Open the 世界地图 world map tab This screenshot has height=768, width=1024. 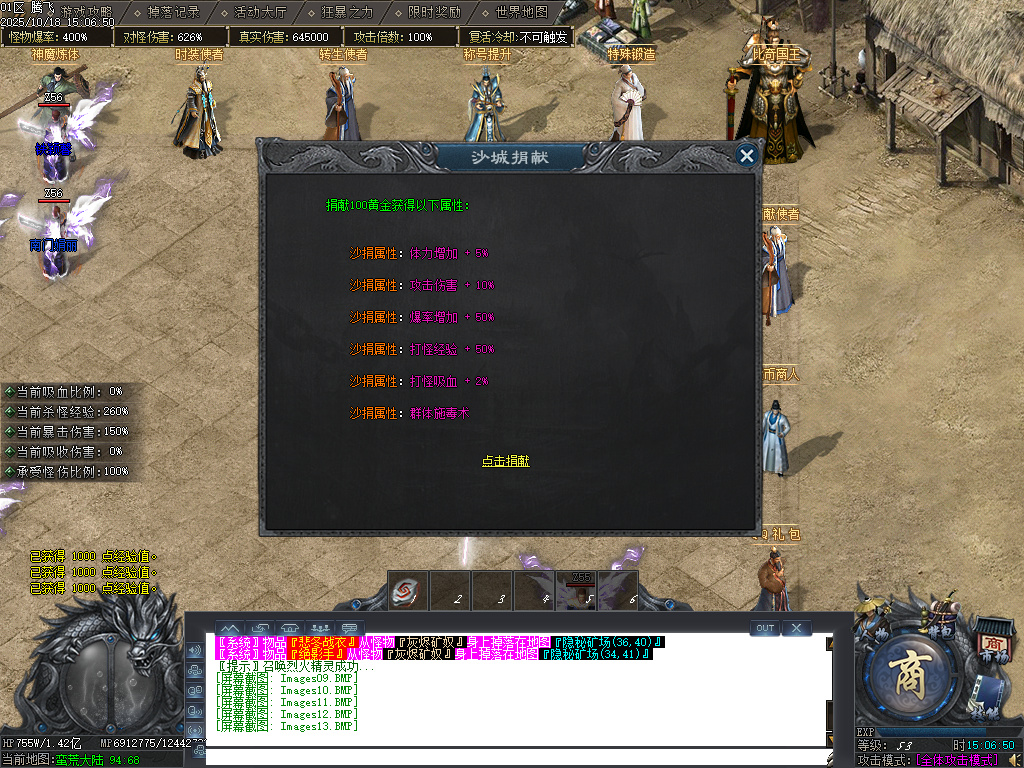pos(521,13)
